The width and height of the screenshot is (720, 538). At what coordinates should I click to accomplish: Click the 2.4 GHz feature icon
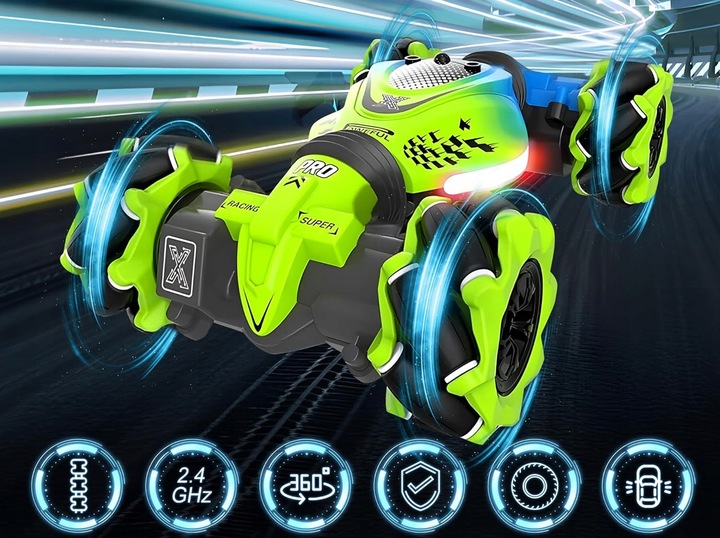click(x=191, y=485)
